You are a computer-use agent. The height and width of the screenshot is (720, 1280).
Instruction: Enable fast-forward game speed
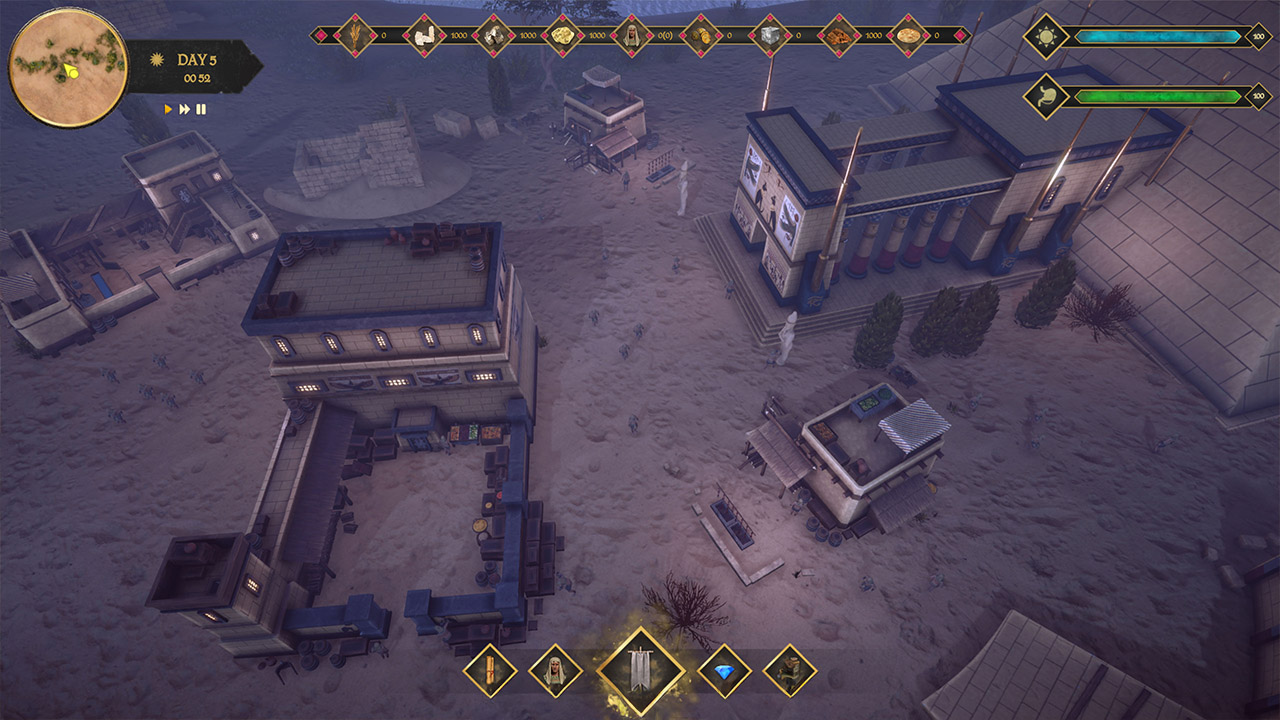(x=185, y=110)
